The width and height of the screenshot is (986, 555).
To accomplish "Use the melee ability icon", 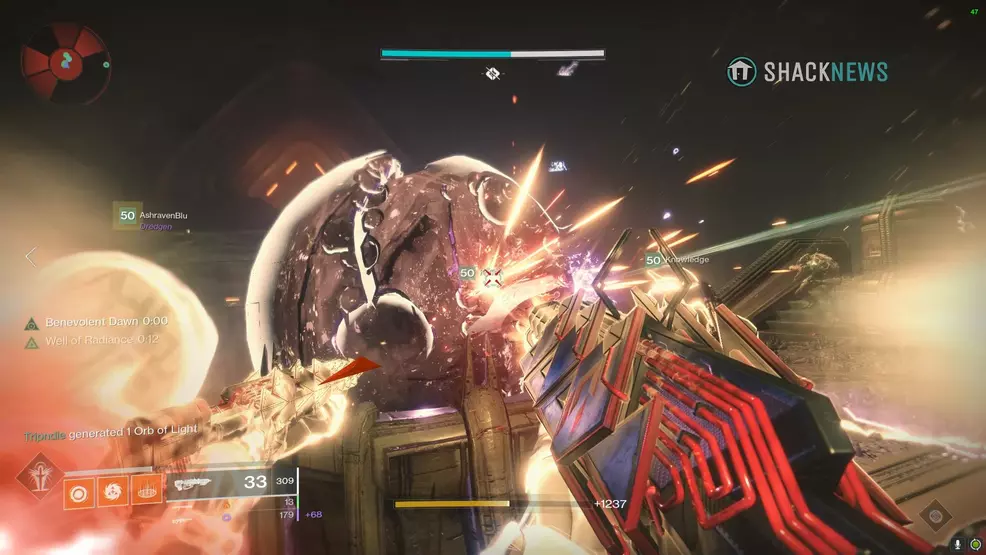I will click(x=112, y=492).
